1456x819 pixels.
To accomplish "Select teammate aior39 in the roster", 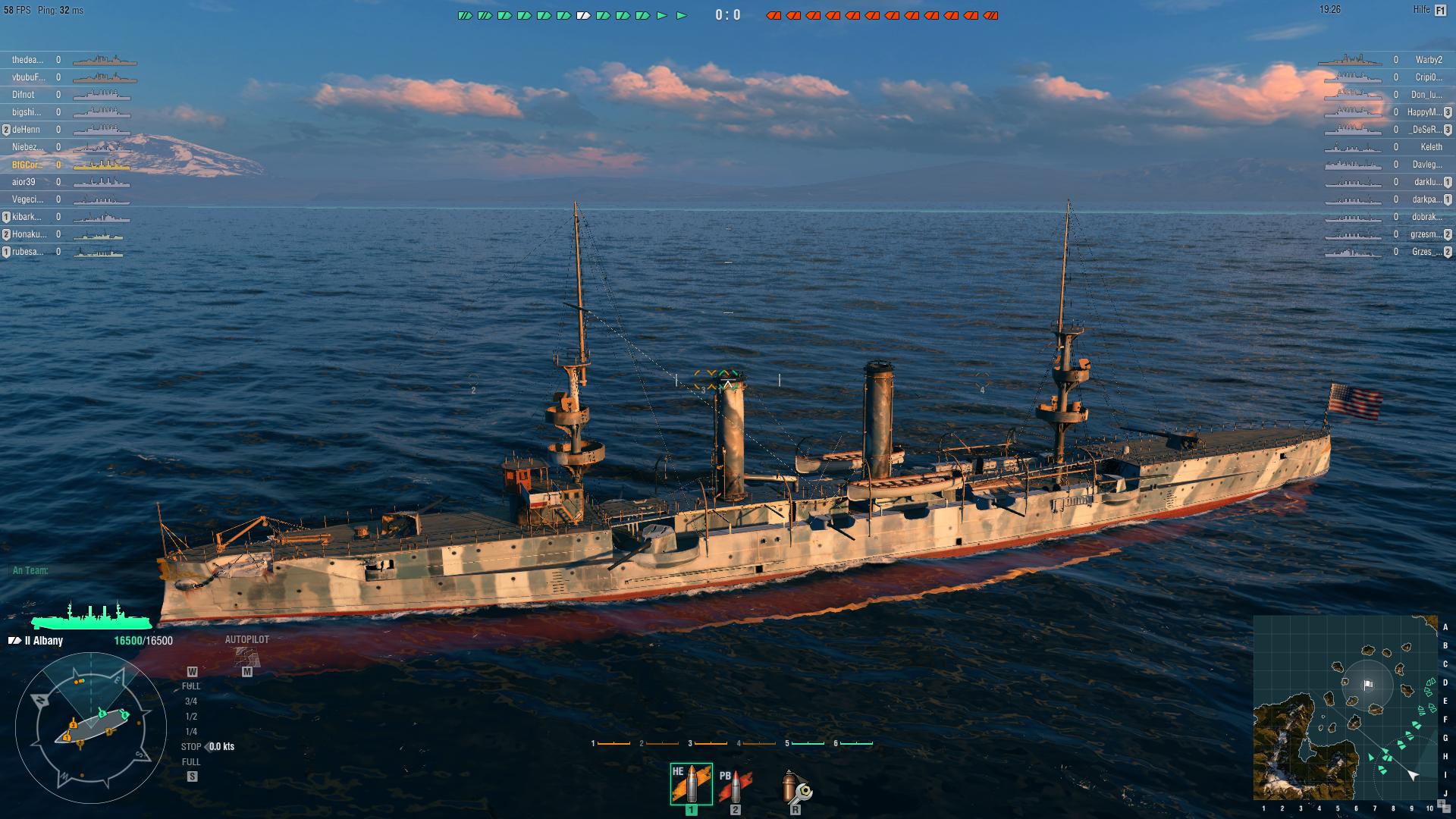I will point(24,182).
